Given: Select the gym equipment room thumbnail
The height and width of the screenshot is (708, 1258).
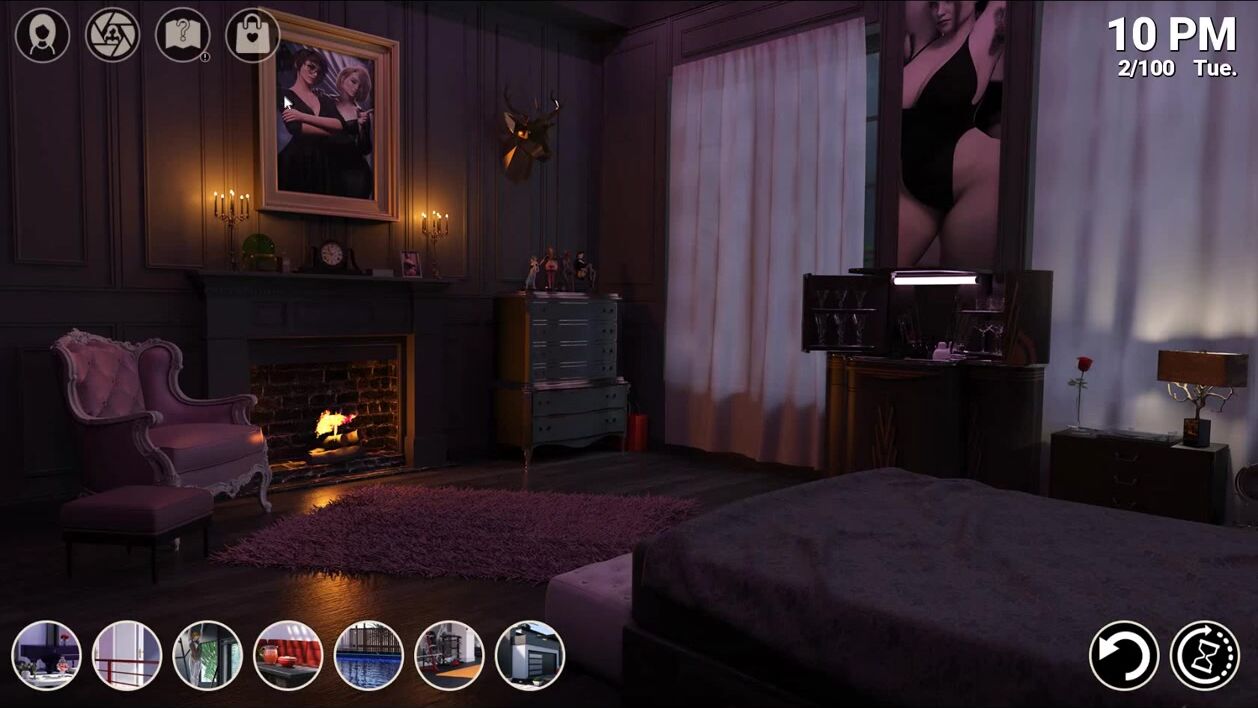Looking at the screenshot, I should [x=449, y=656].
